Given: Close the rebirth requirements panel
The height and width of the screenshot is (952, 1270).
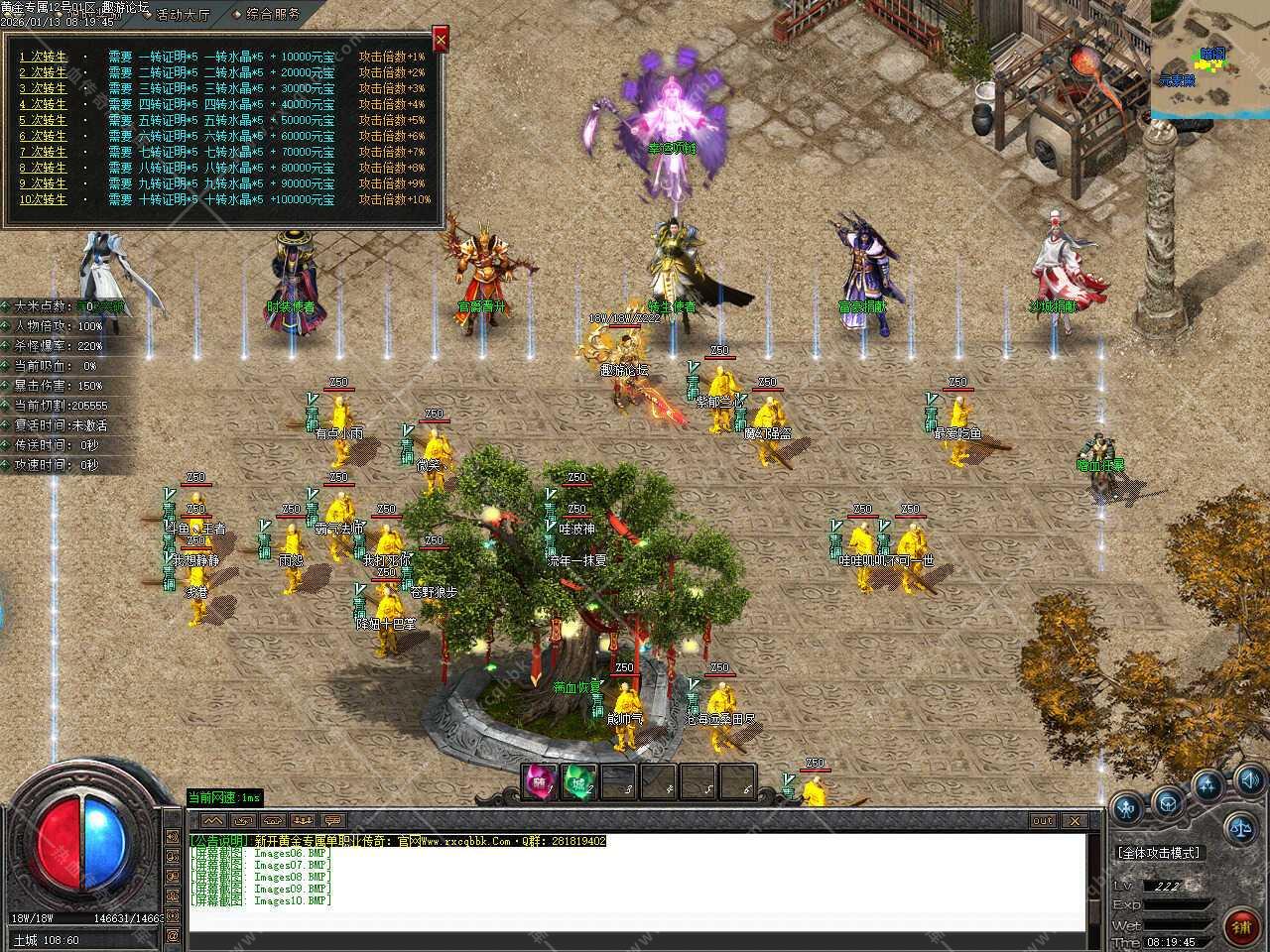Looking at the screenshot, I should pos(441,39).
